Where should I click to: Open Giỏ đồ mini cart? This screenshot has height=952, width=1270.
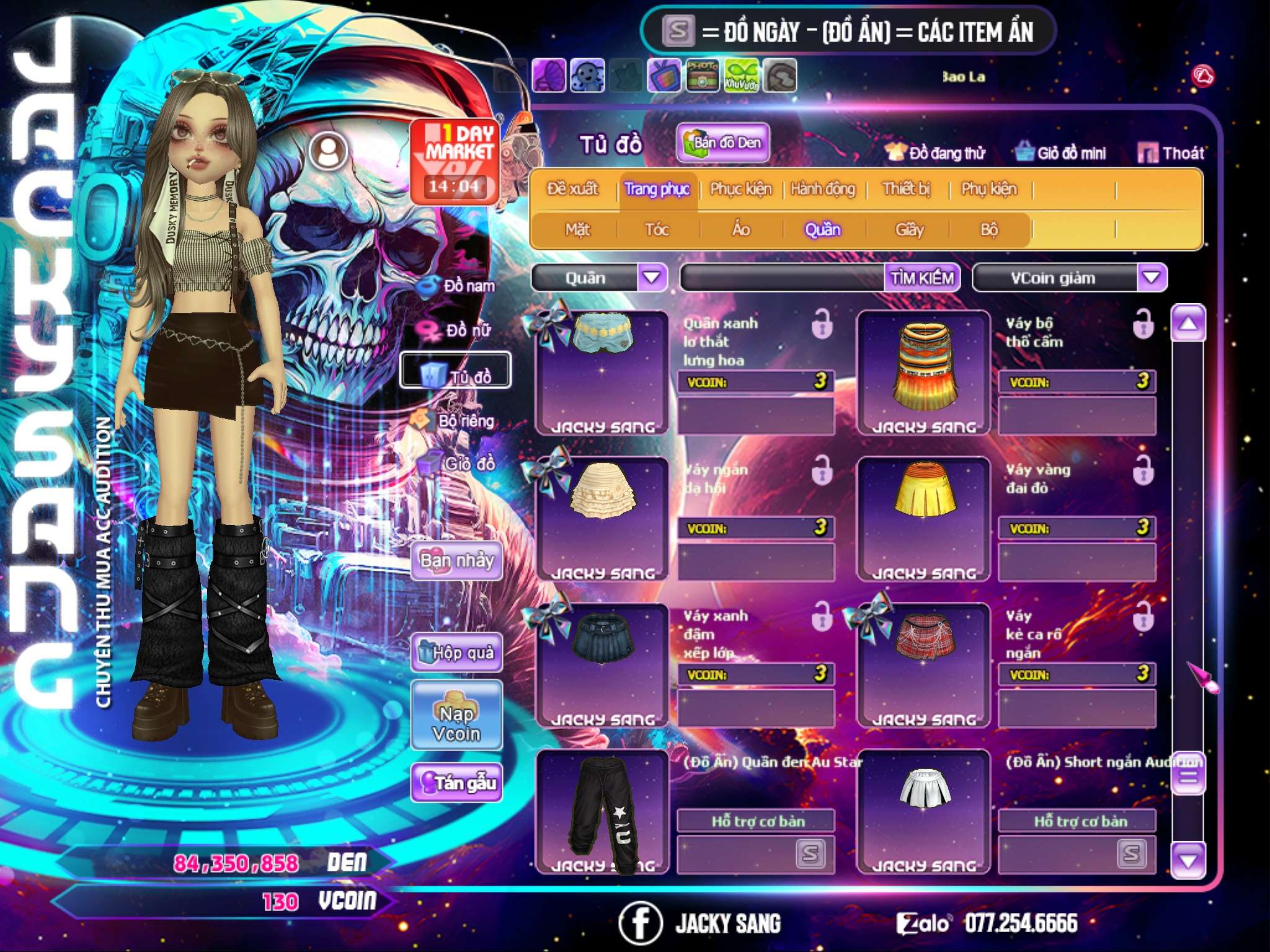pos(1061,152)
